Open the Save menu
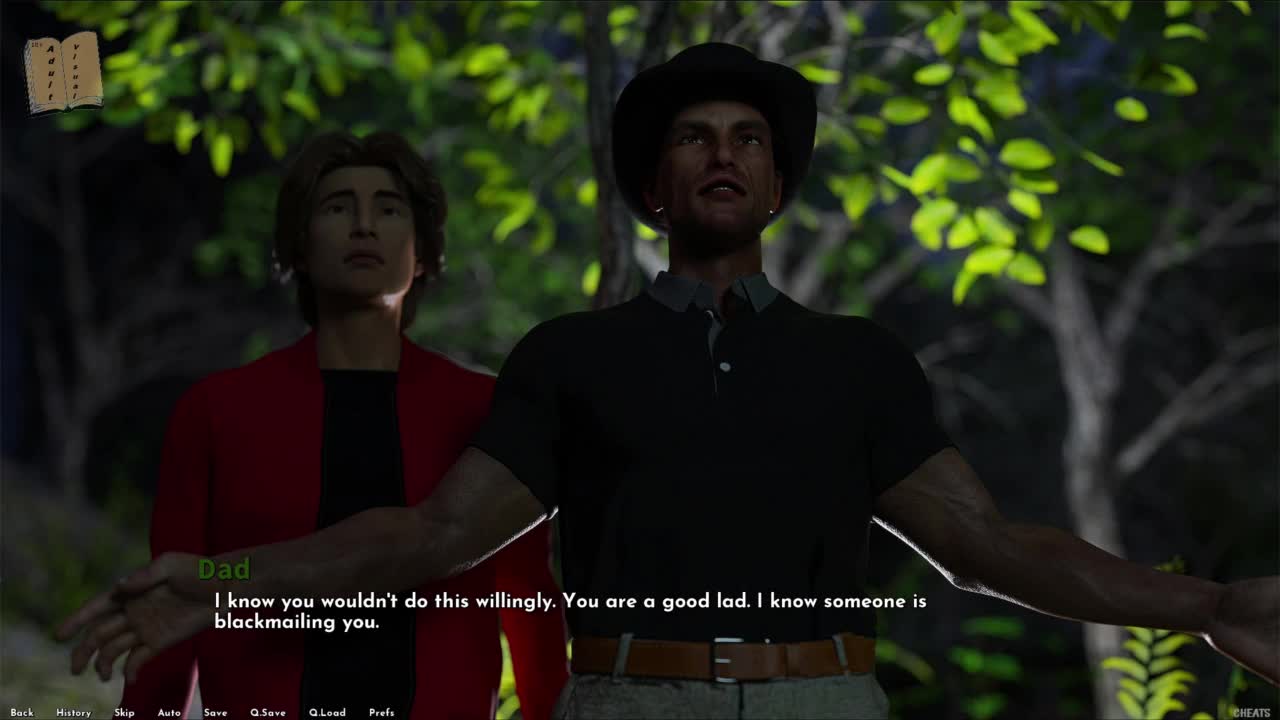1280x720 pixels. [x=215, y=713]
